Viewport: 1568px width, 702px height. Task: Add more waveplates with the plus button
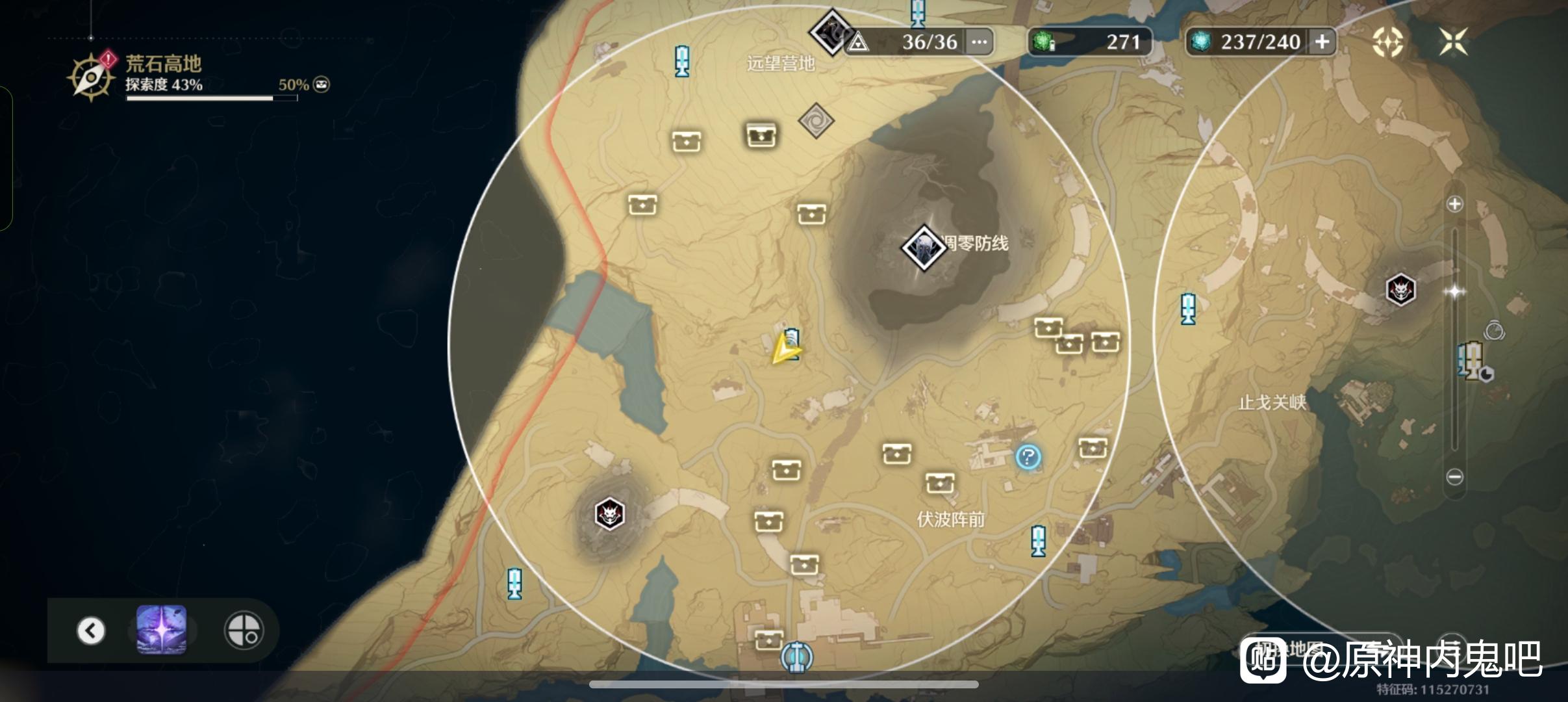[x=1322, y=42]
